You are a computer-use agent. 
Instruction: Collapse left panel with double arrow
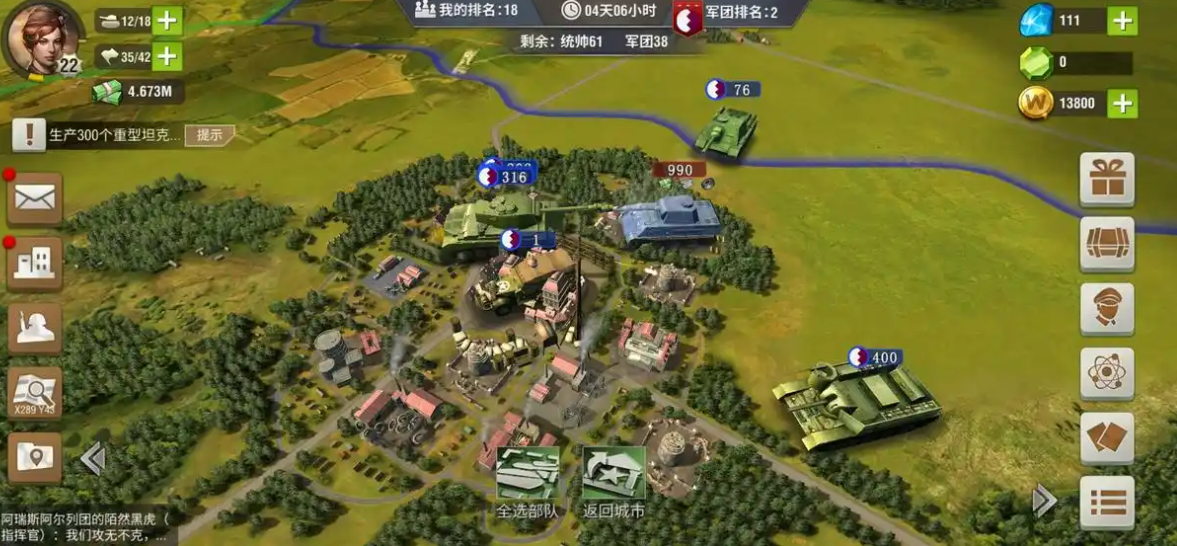coord(93,458)
